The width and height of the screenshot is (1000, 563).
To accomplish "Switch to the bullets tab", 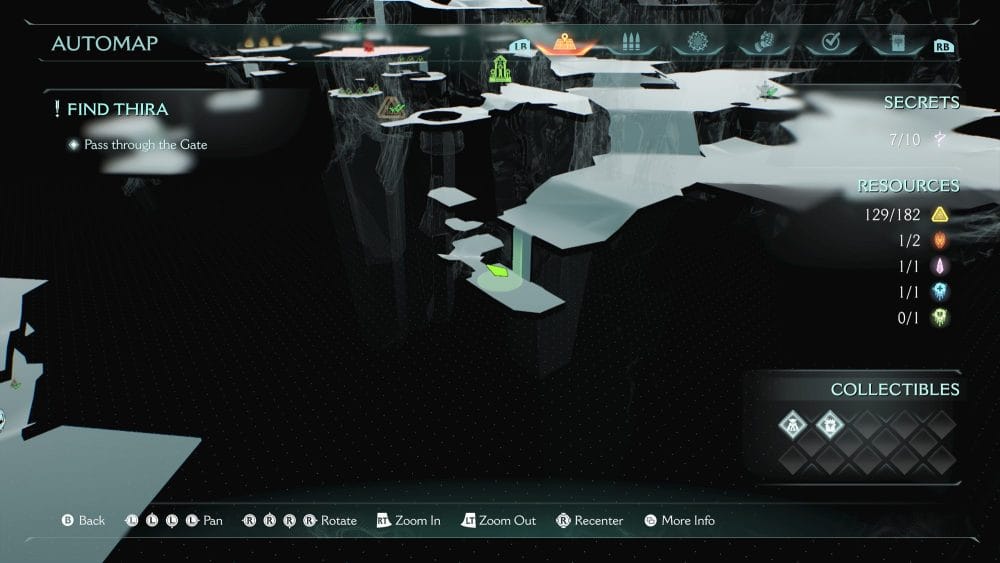I will click(630, 44).
